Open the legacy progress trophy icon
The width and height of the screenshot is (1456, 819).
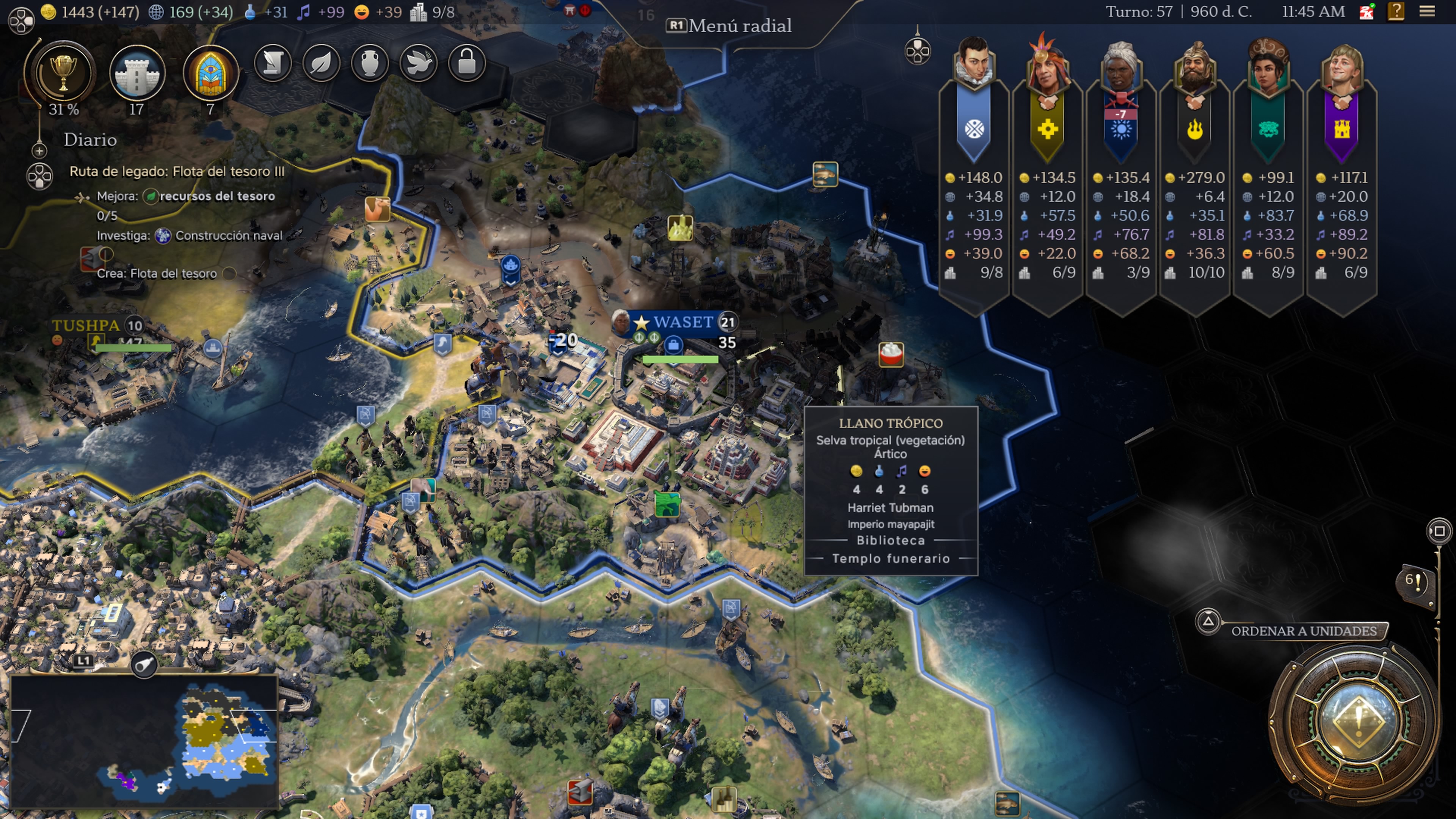pyautogui.click(x=63, y=74)
